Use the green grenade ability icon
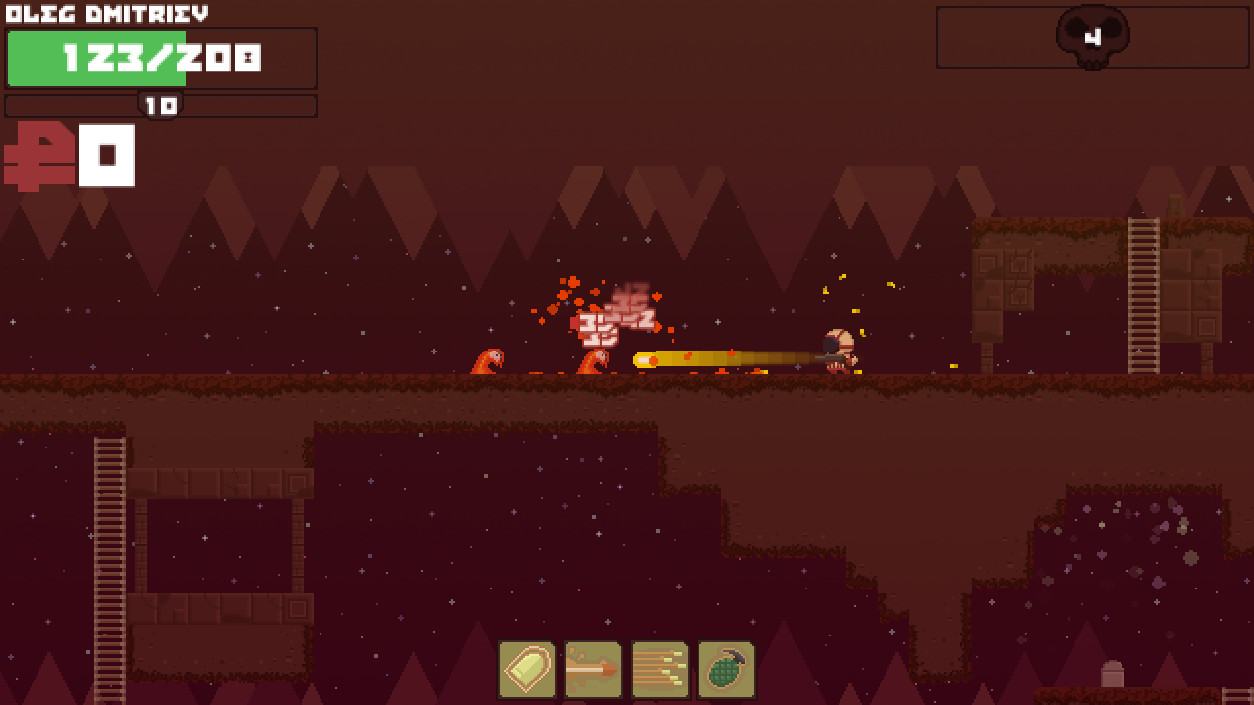Viewport: 1254px width, 705px height. pos(726,669)
